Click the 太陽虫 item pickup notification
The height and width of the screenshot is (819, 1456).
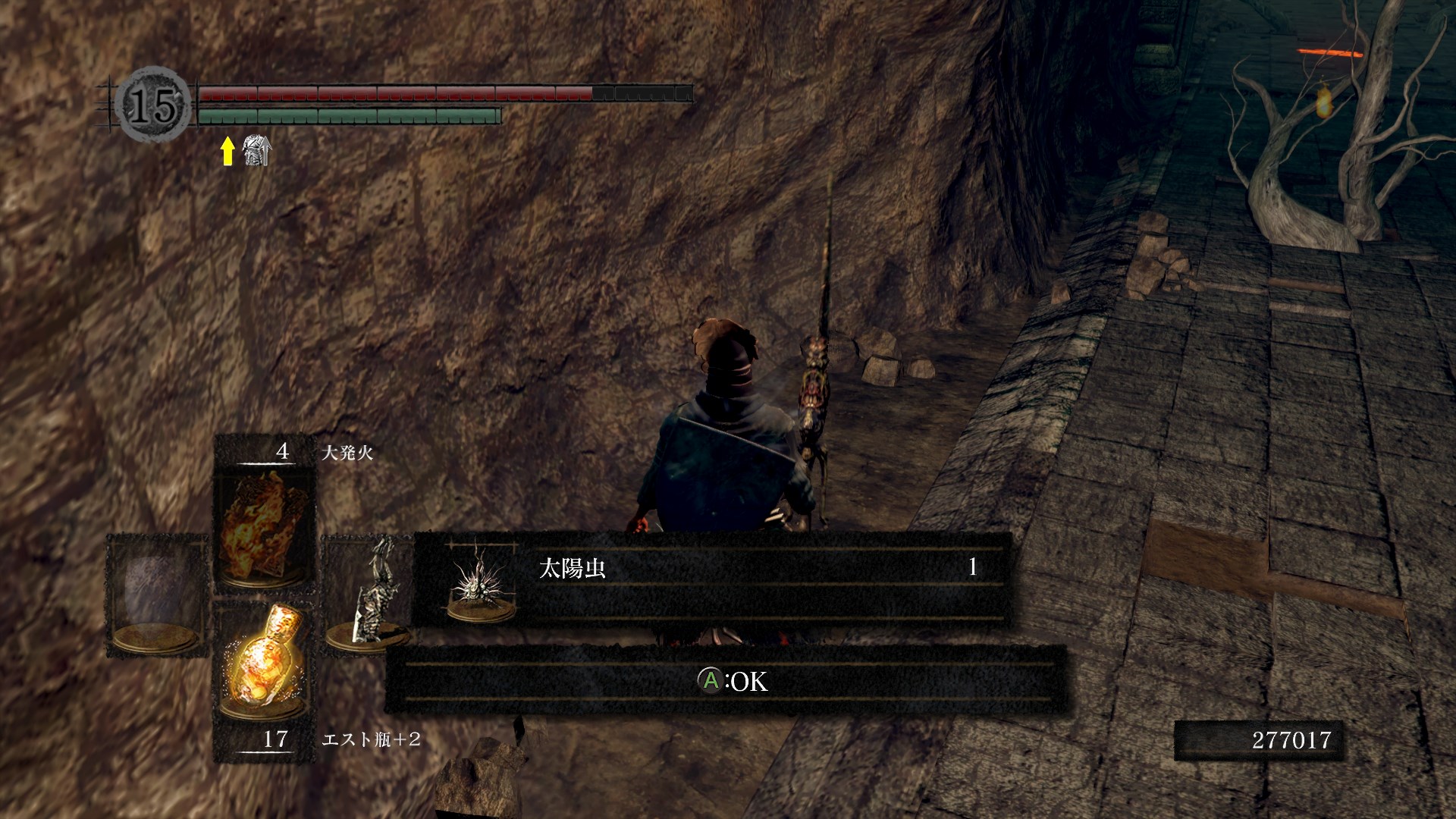pyautogui.click(x=711, y=579)
